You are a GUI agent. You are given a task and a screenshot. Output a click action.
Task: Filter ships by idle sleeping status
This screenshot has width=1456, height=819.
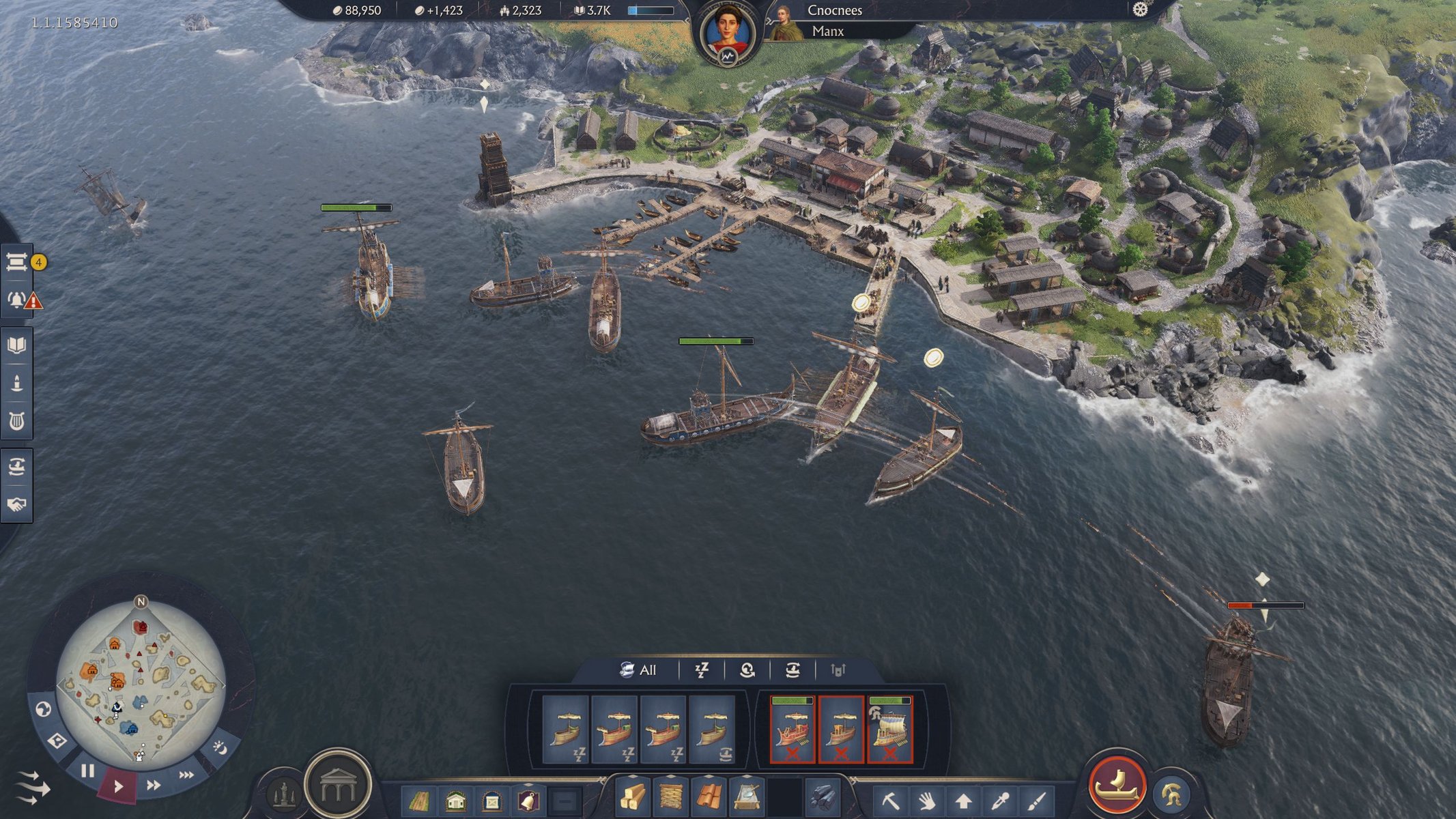pos(702,670)
